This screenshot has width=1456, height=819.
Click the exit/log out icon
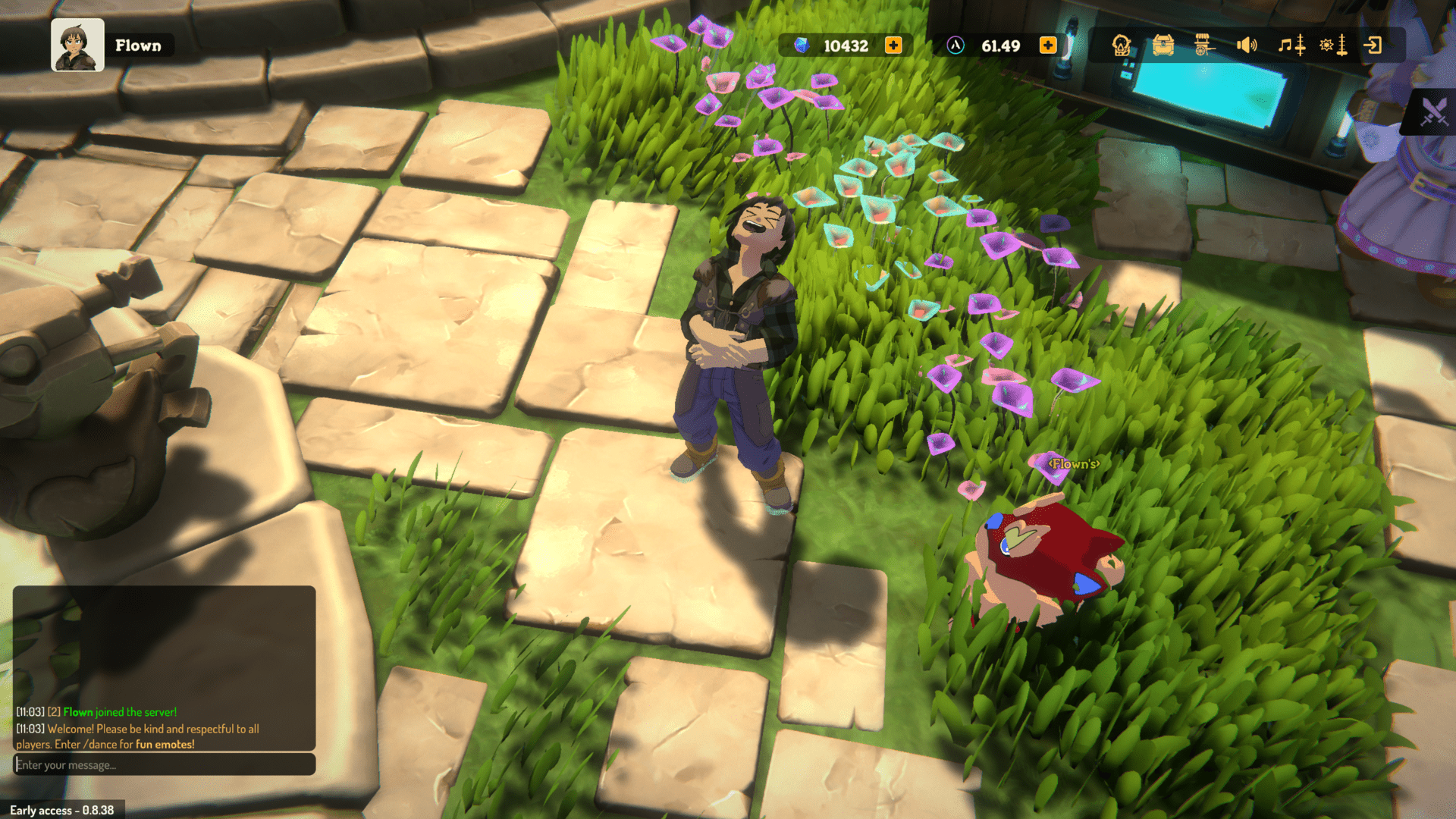click(x=1375, y=45)
